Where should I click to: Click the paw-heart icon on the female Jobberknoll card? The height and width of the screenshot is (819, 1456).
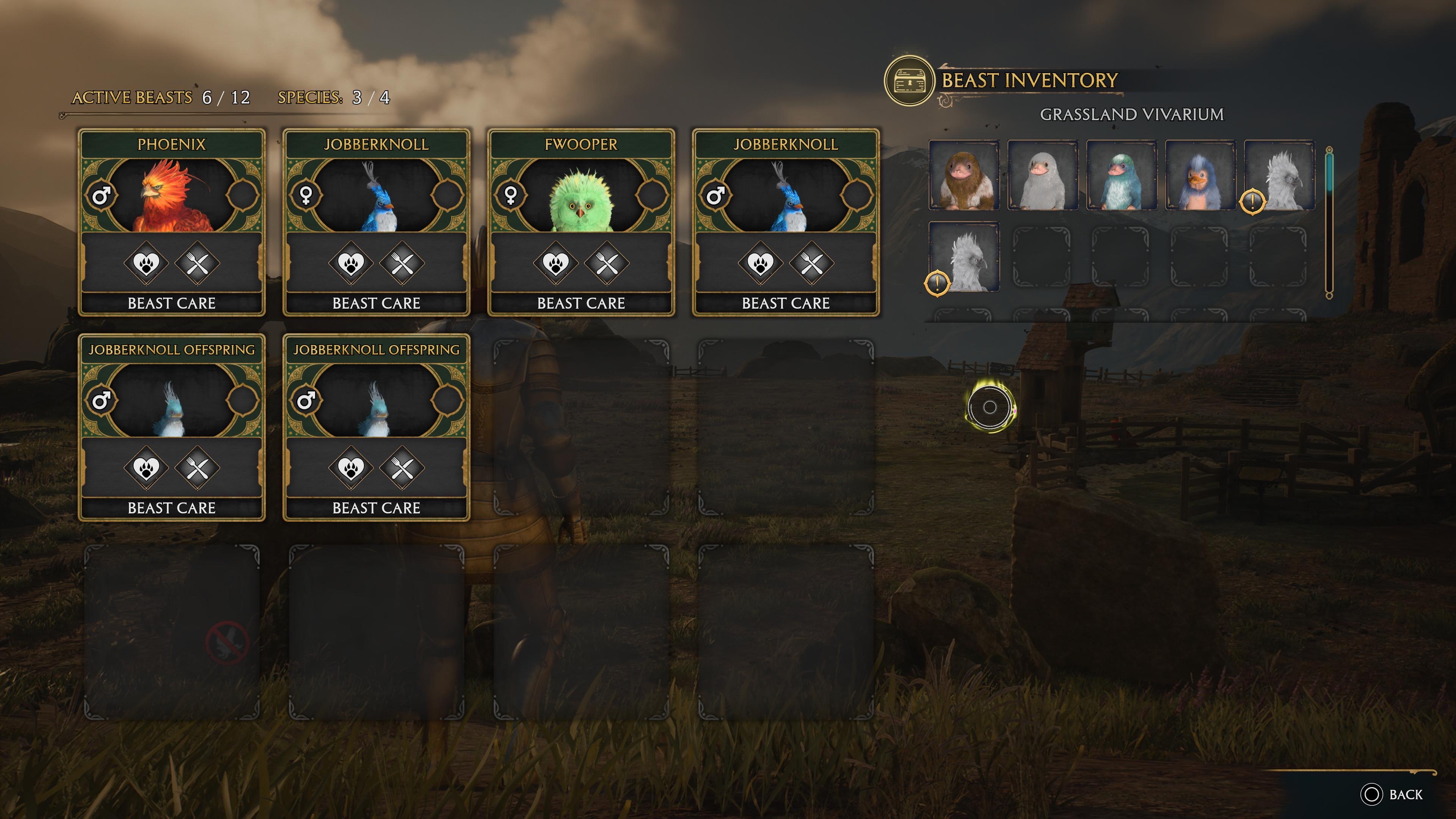pyautogui.click(x=350, y=263)
